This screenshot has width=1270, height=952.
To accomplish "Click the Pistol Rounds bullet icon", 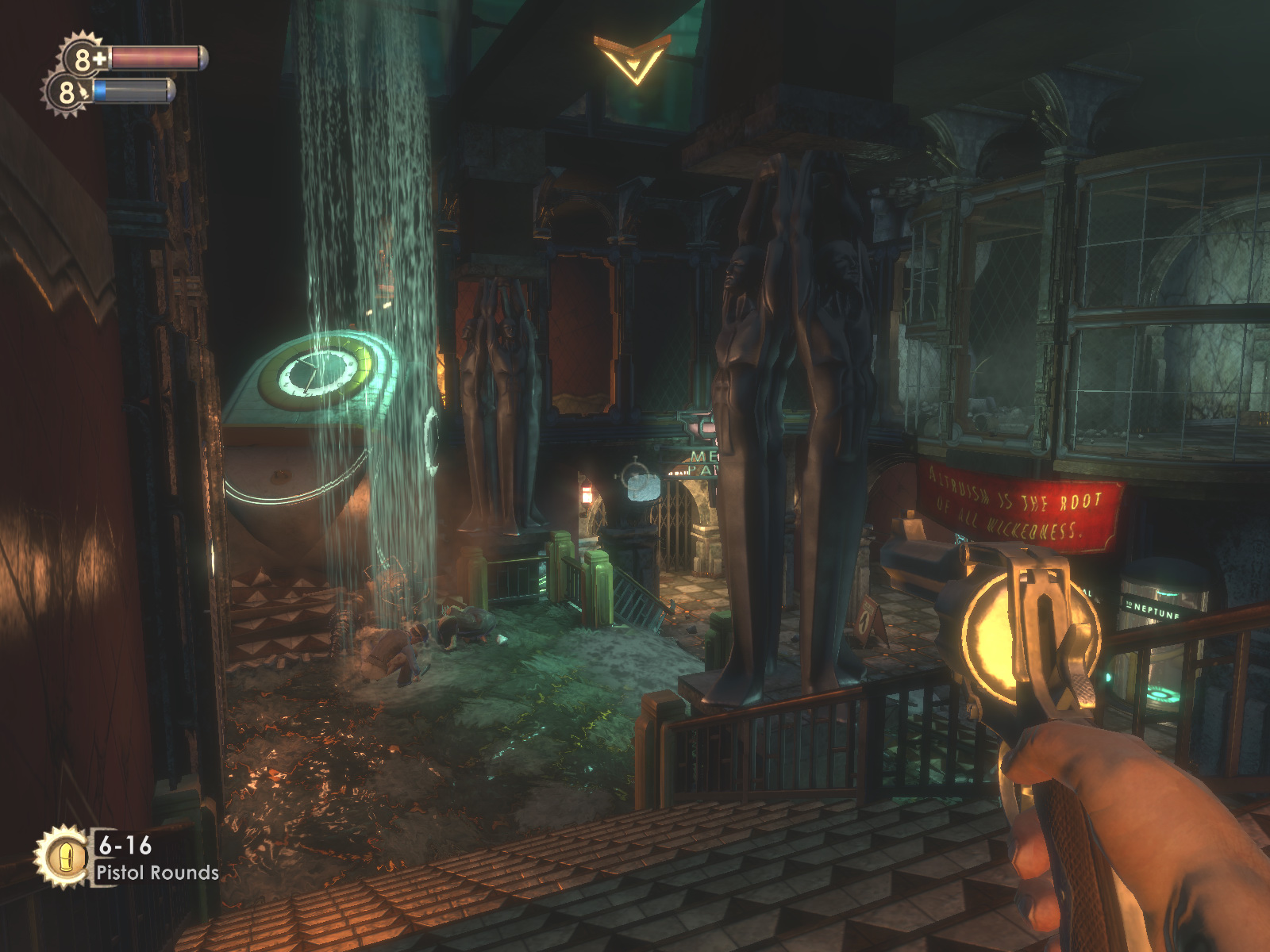I will coord(62,856).
